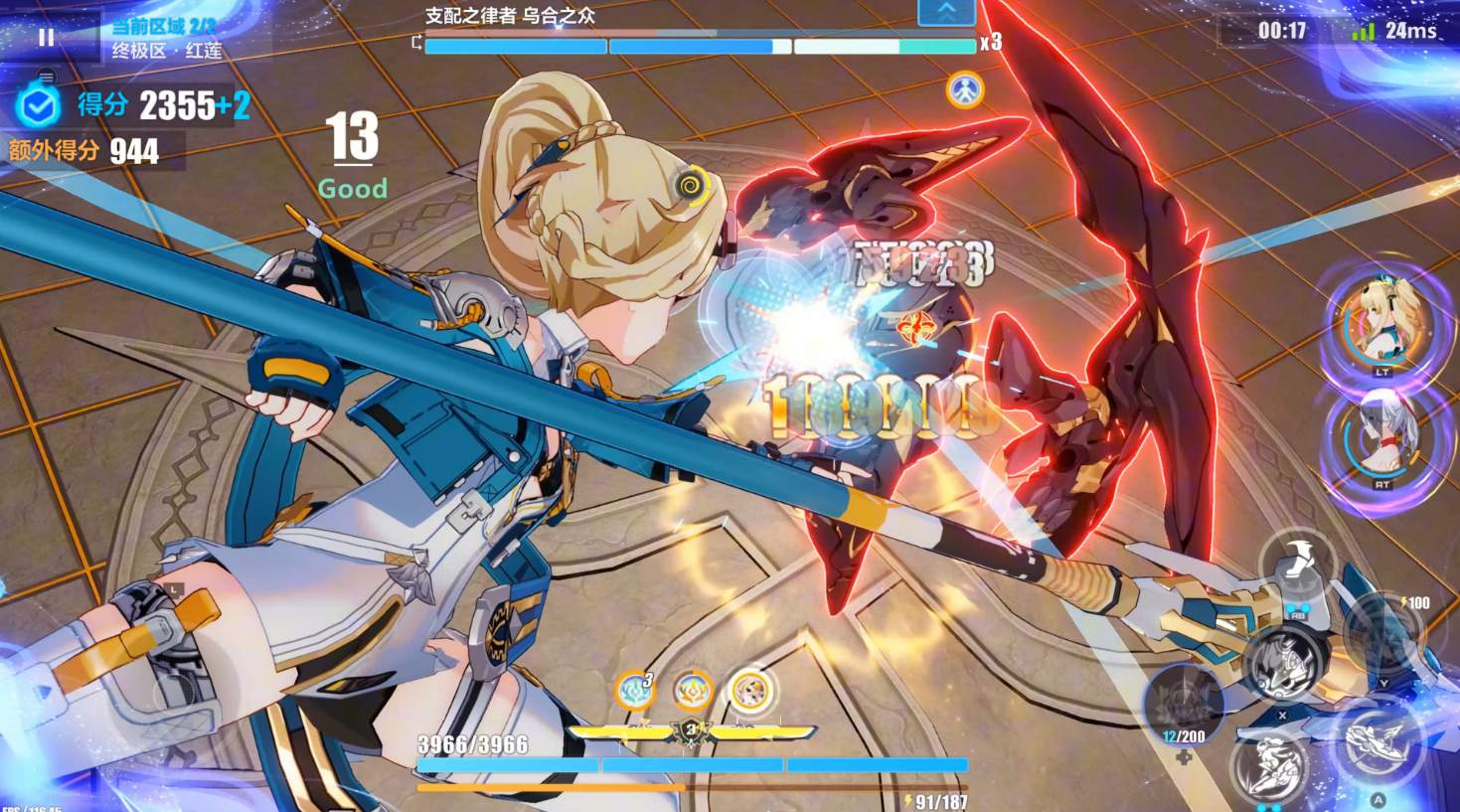This screenshot has width=1460, height=812.
Task: Tap the blue score shield emblem beside 得分
Action: click(40, 105)
